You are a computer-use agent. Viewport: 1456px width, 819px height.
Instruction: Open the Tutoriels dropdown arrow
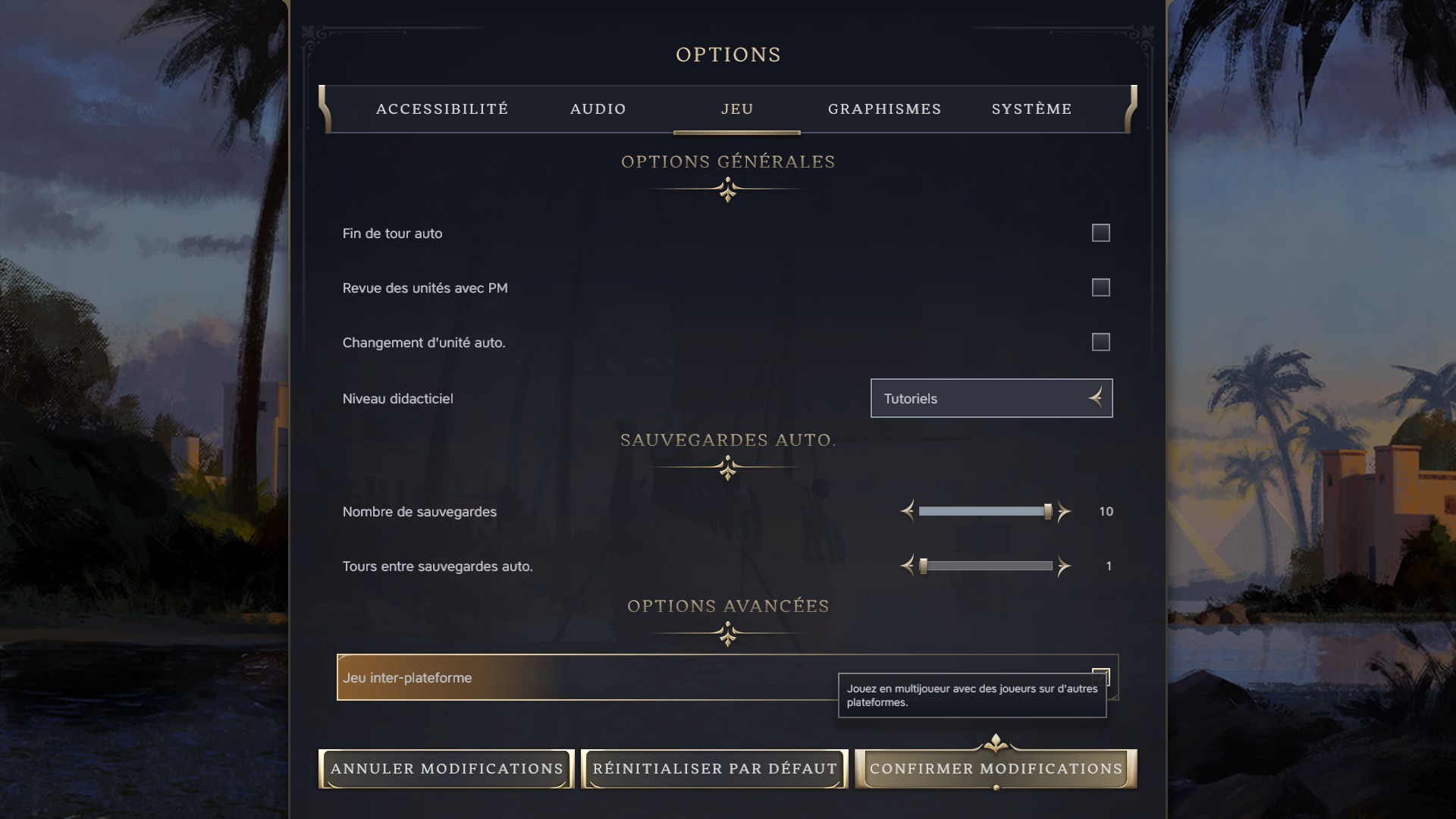tap(1094, 398)
